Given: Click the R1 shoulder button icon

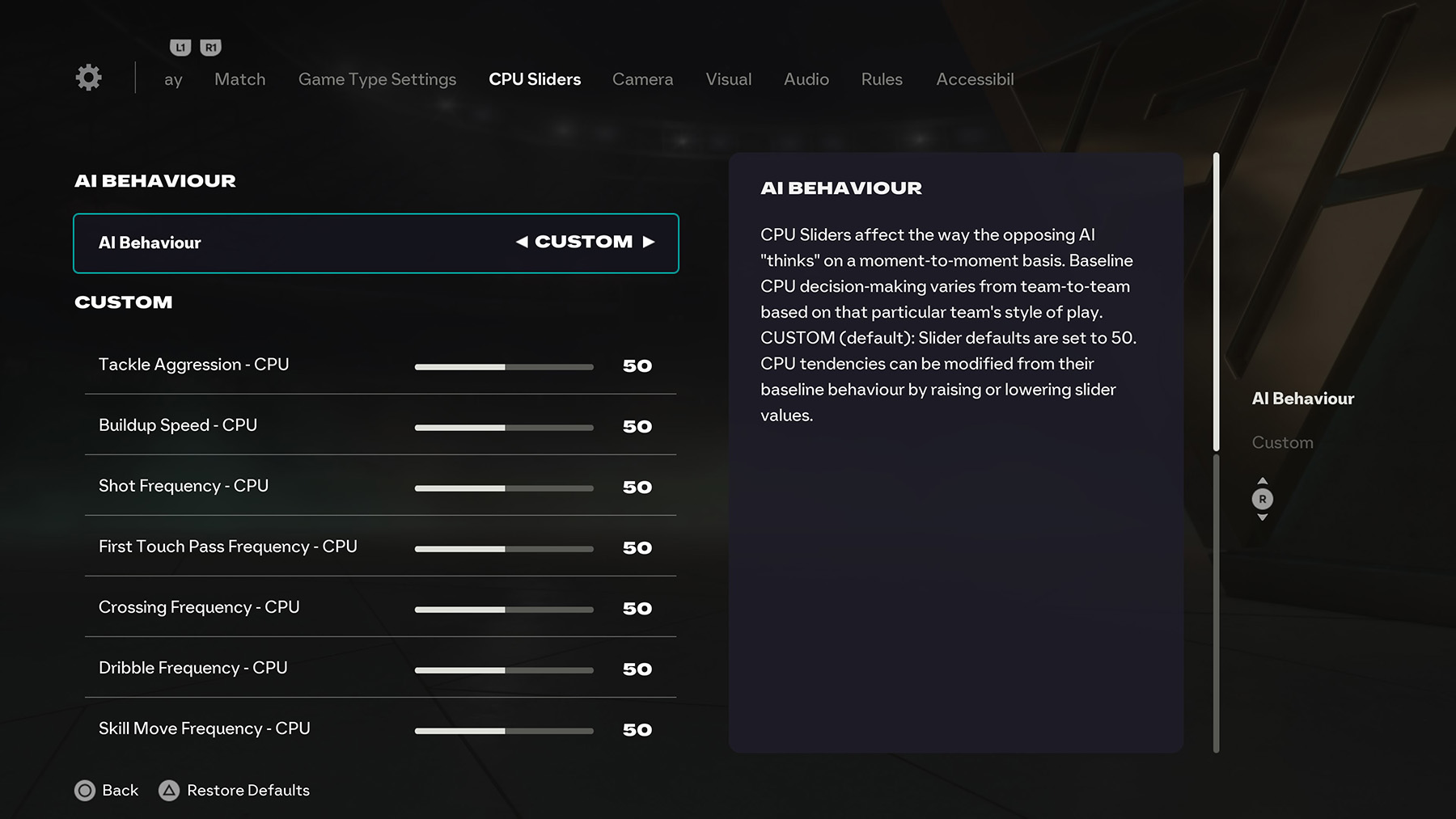Looking at the screenshot, I should (x=210, y=47).
